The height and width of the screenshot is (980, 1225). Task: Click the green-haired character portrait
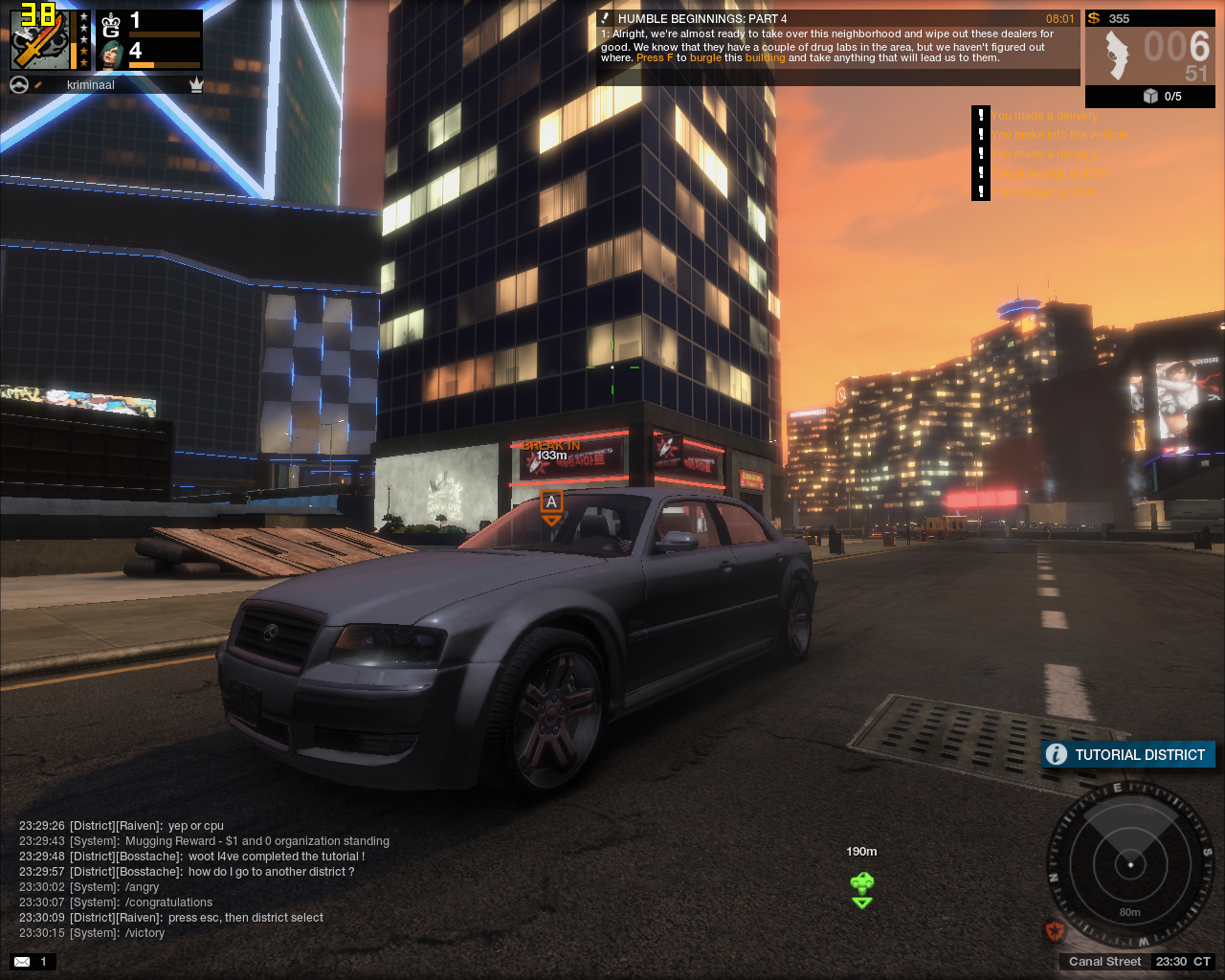[x=112, y=54]
